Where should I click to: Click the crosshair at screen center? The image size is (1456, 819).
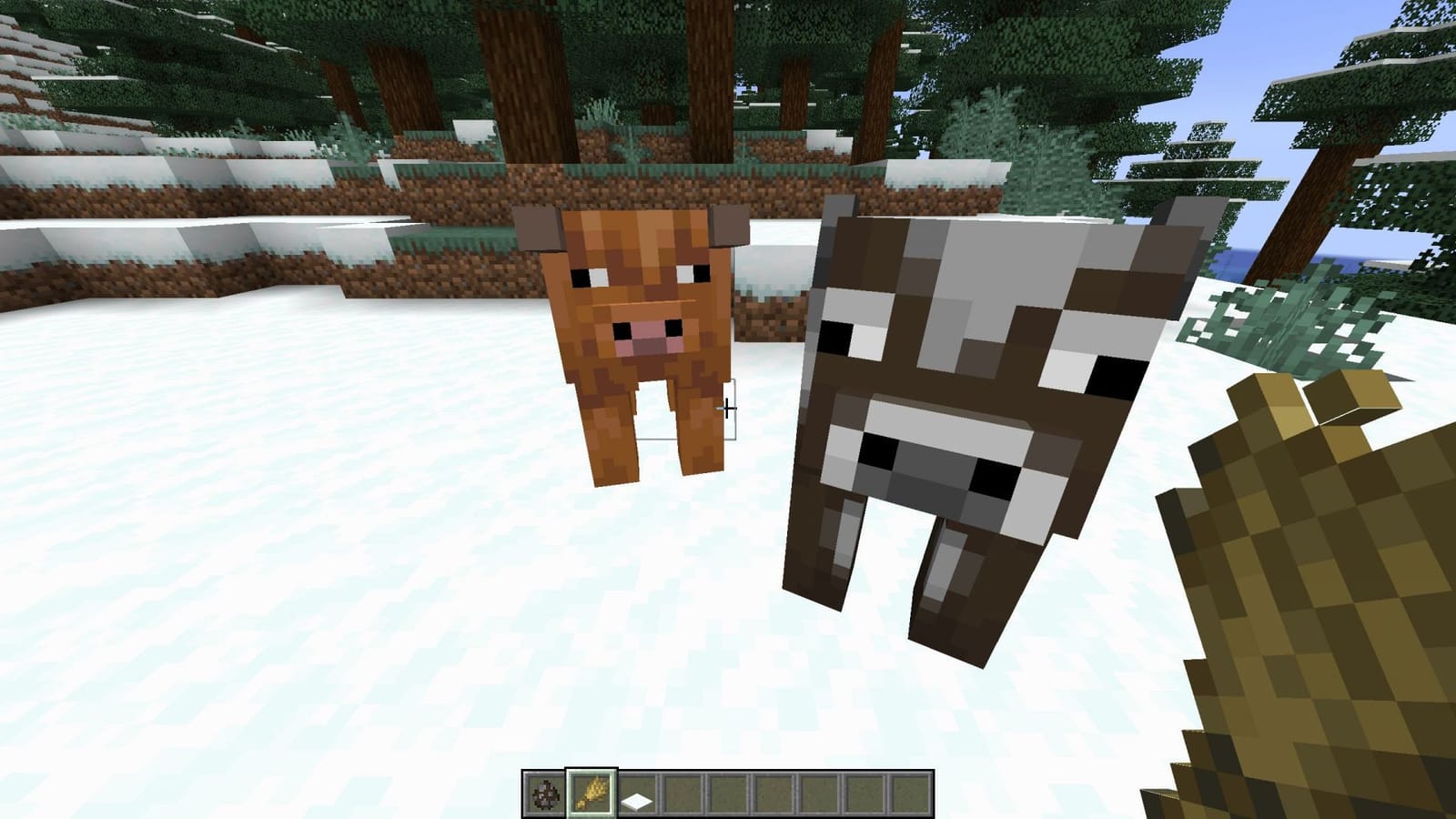[728, 409]
